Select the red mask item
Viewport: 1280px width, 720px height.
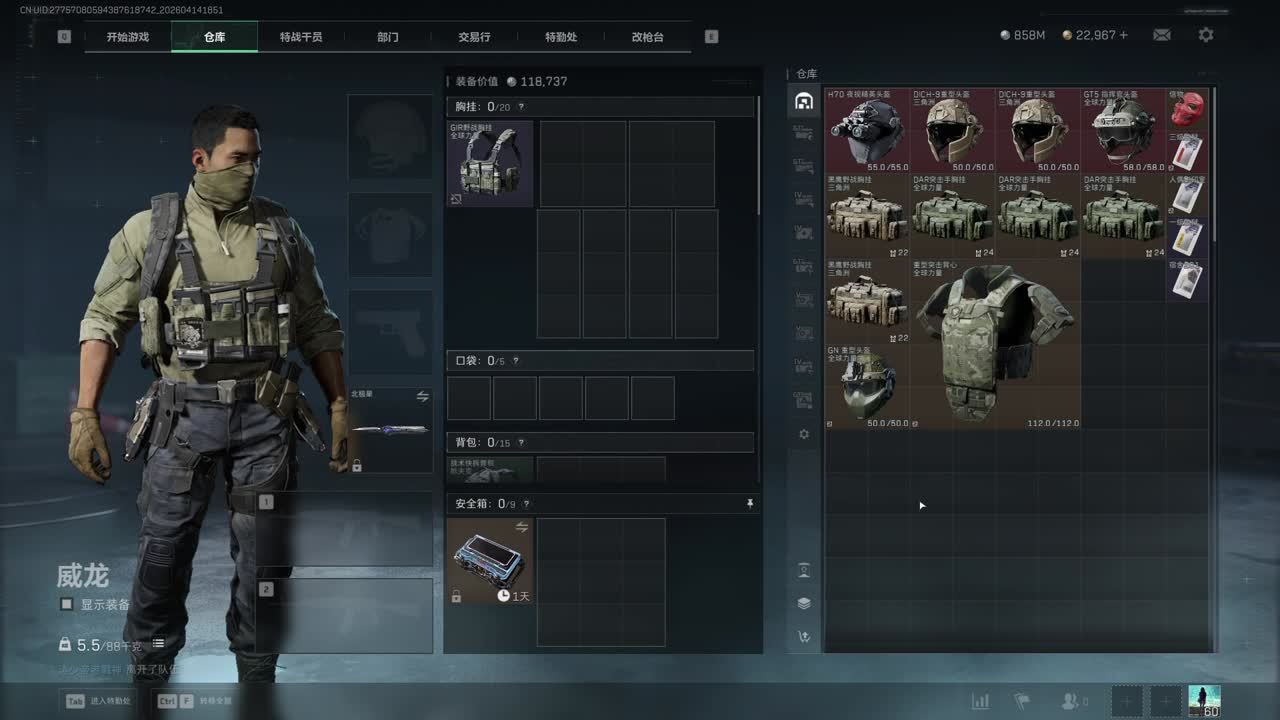tap(1187, 108)
